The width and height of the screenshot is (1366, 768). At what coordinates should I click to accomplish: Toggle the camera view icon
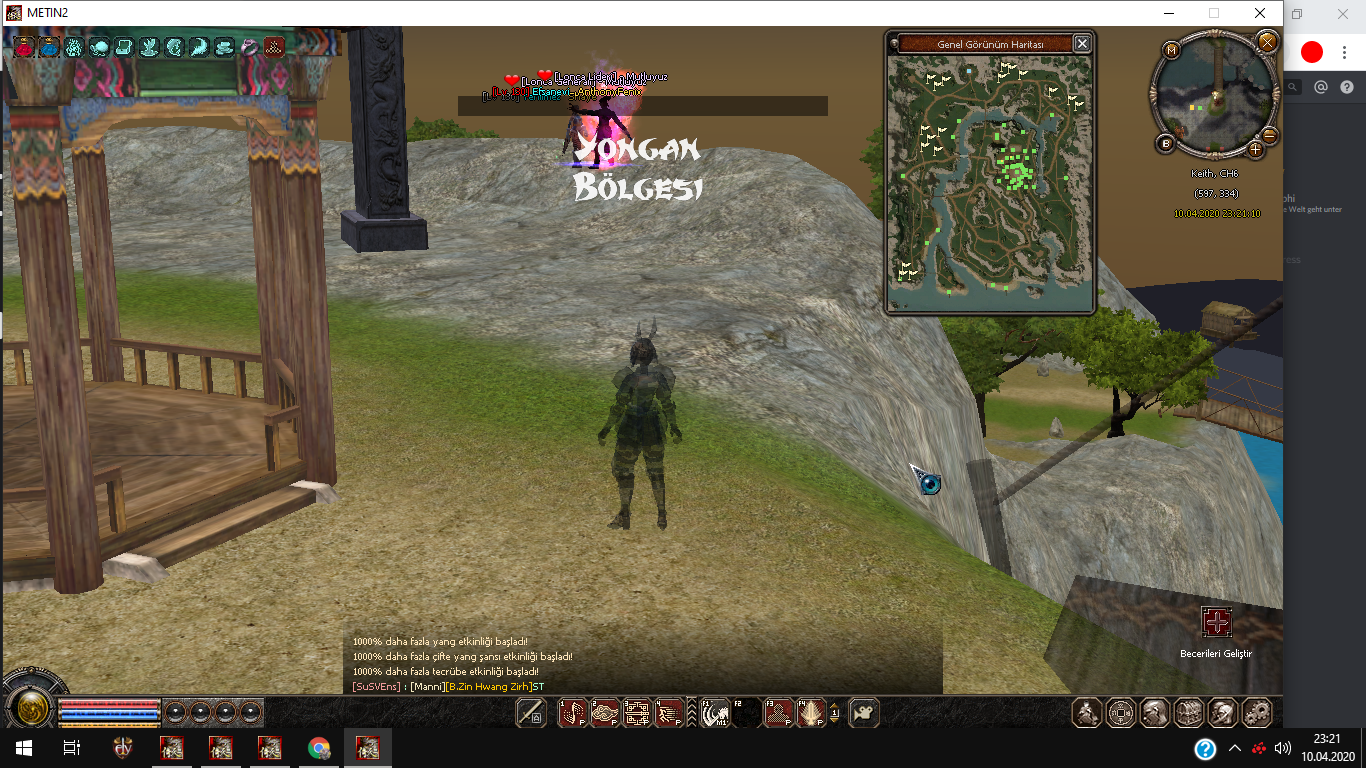tap(864, 712)
